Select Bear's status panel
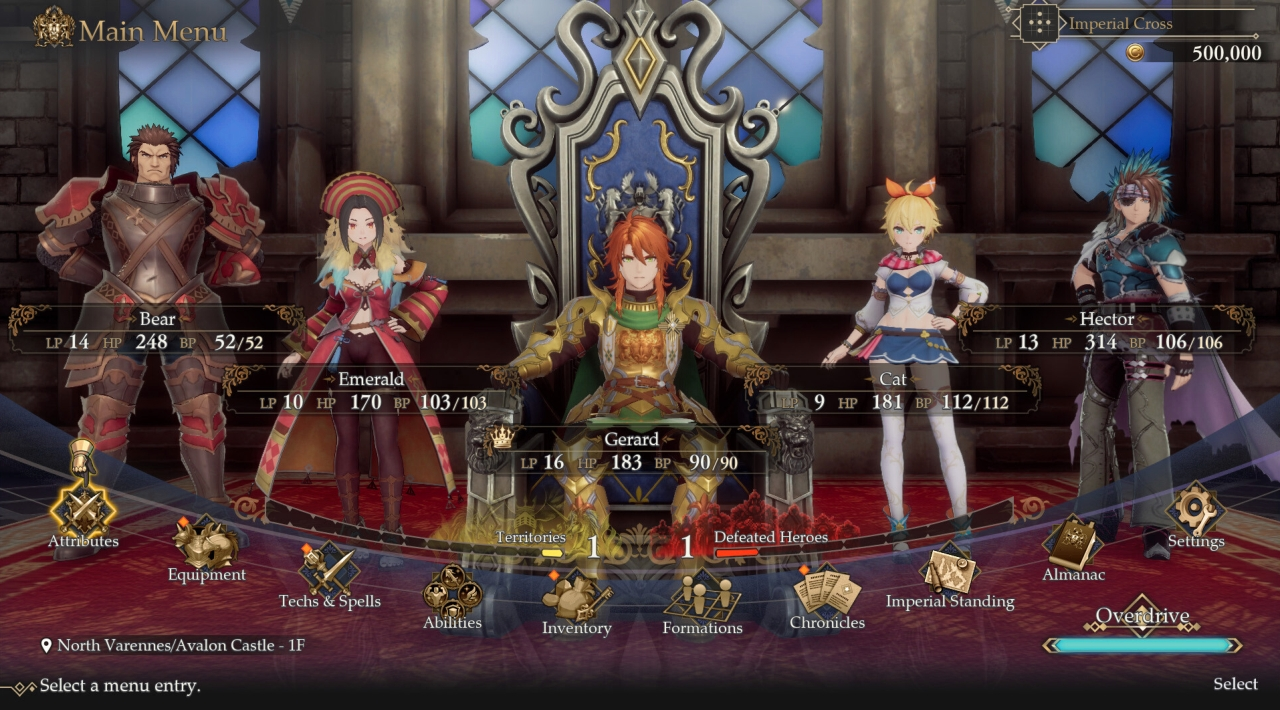The width and height of the screenshot is (1280, 710). click(x=157, y=332)
